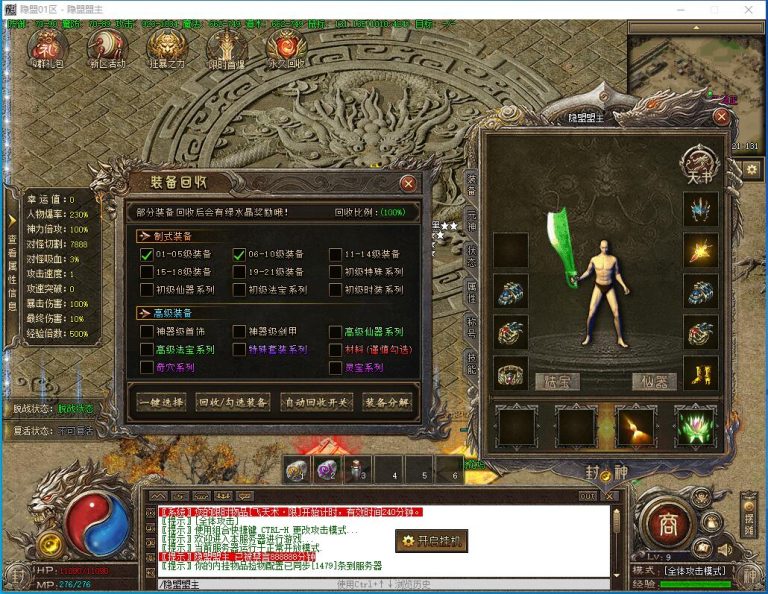768x594 pixels.
Task: Enable the 初级仙器系列 checkbox
Action: click(x=147, y=289)
